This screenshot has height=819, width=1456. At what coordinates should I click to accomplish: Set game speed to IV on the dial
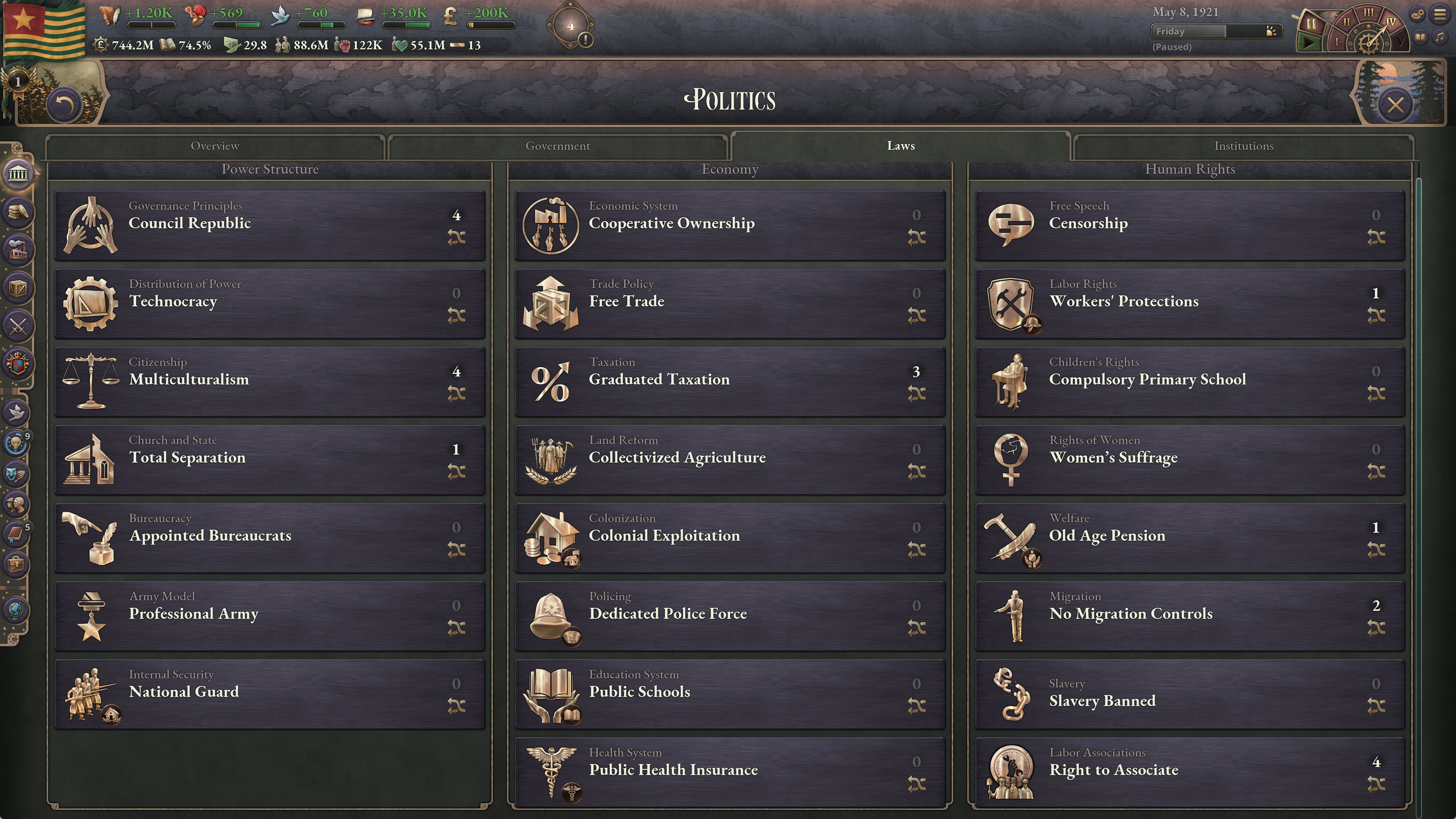1392,22
